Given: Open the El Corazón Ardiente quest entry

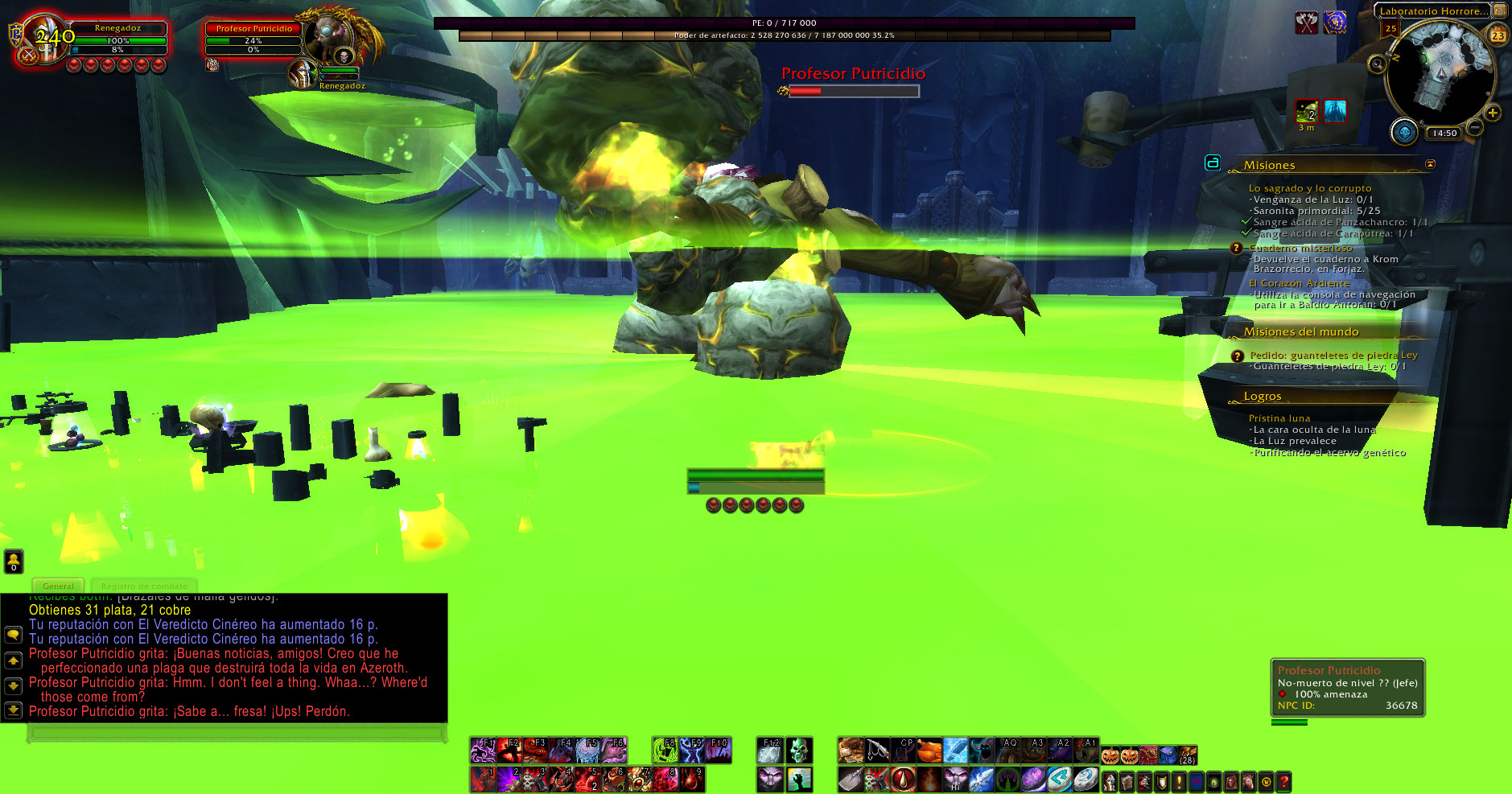Looking at the screenshot, I should click(x=1299, y=283).
